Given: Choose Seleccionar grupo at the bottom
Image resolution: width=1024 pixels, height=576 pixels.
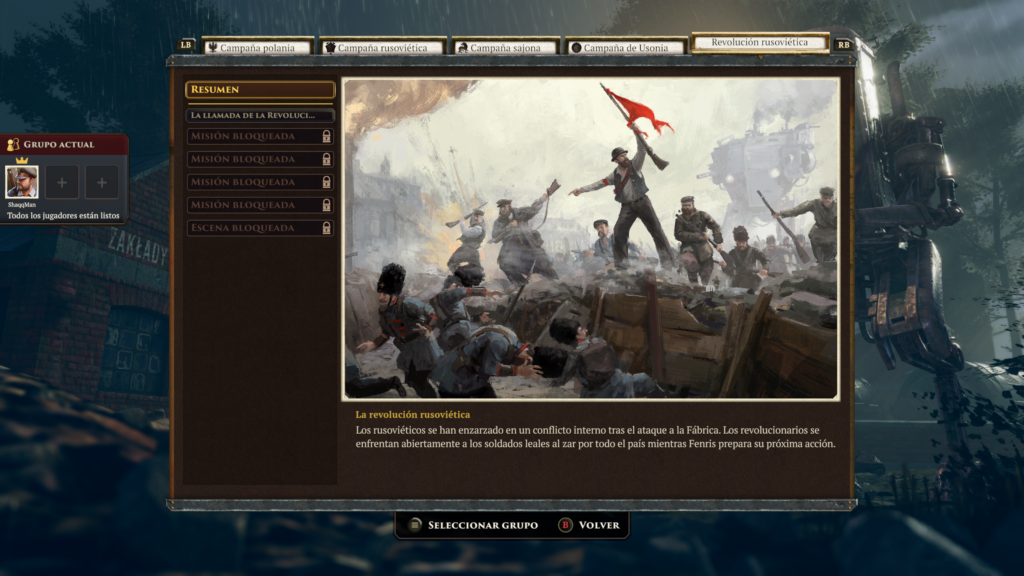Looking at the screenshot, I should coord(471,525).
